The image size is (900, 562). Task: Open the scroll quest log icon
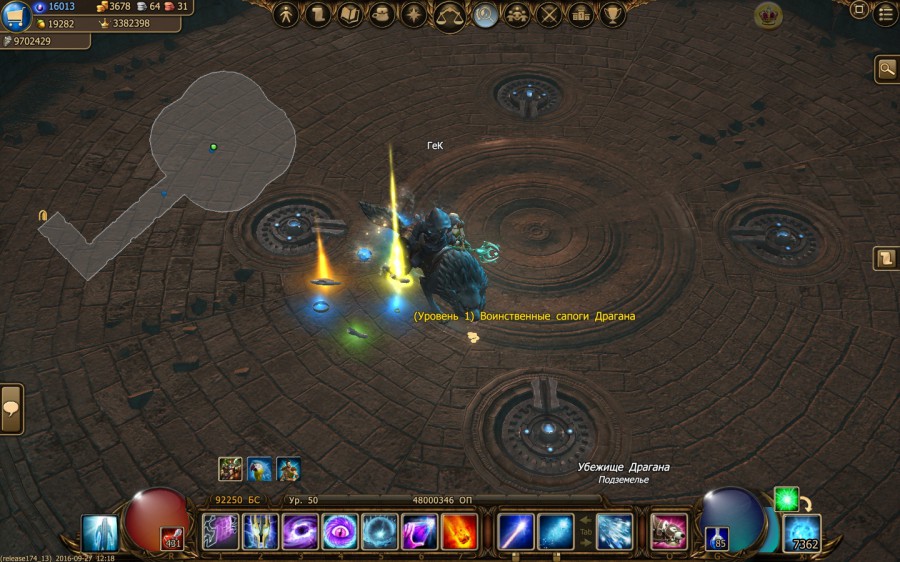pyautogui.click(x=318, y=15)
